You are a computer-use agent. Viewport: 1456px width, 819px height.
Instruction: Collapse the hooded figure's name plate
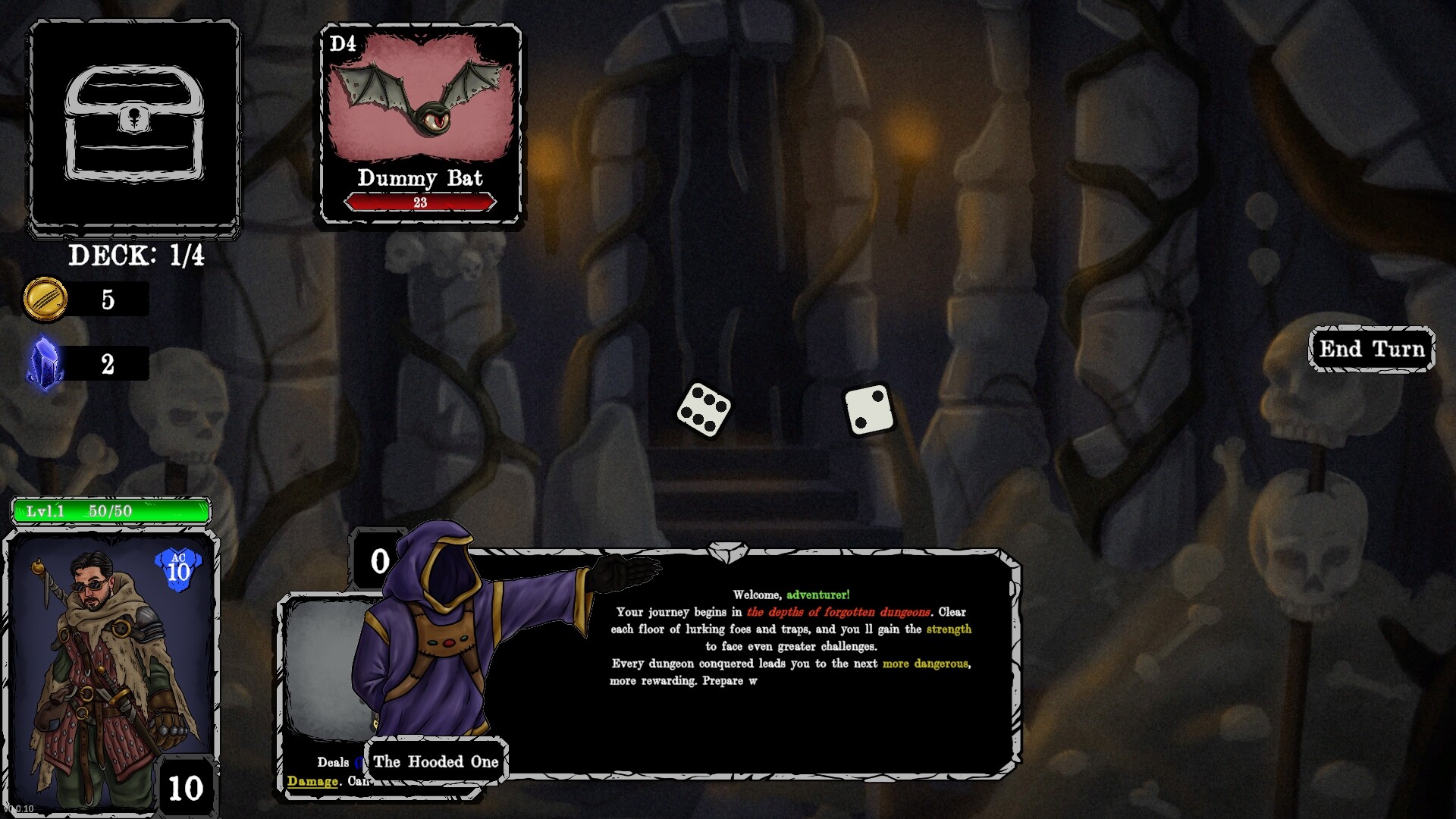coord(436,762)
